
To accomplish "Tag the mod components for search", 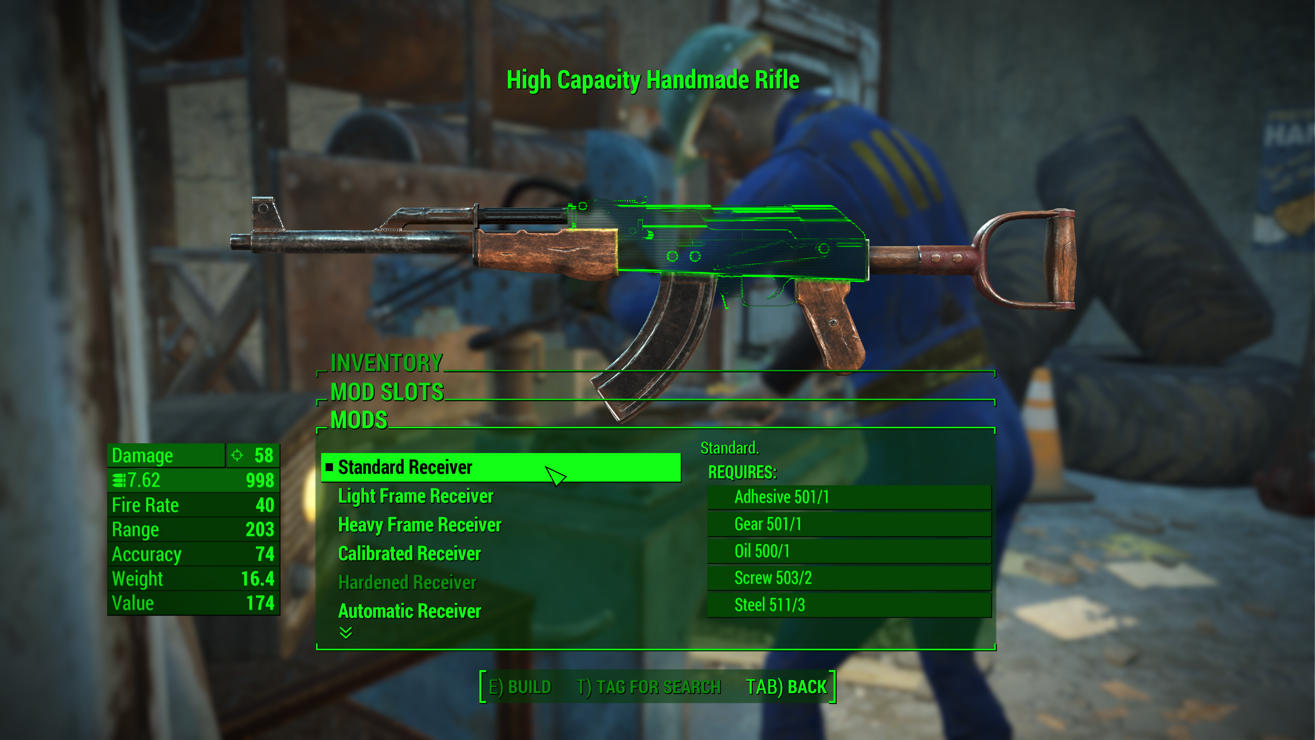I will (x=648, y=687).
